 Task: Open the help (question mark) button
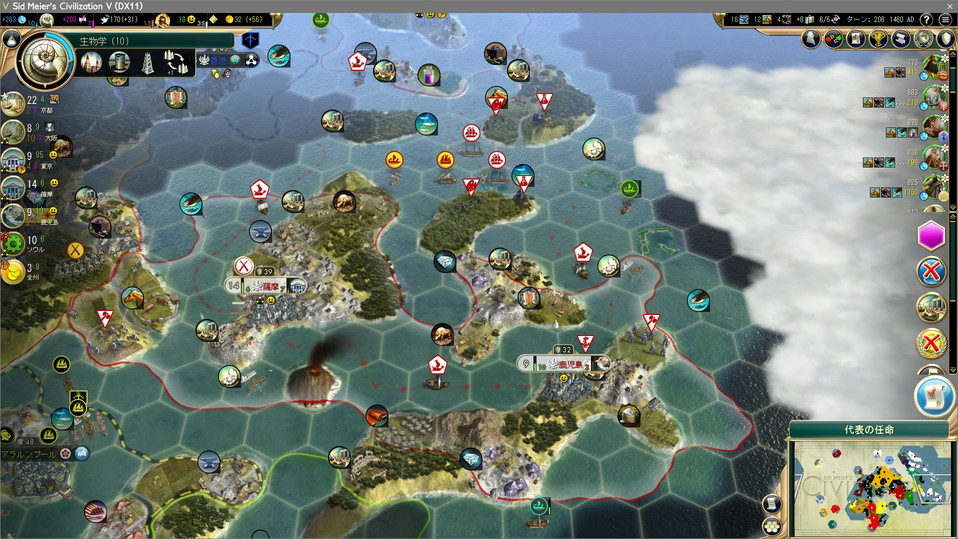(x=926, y=19)
